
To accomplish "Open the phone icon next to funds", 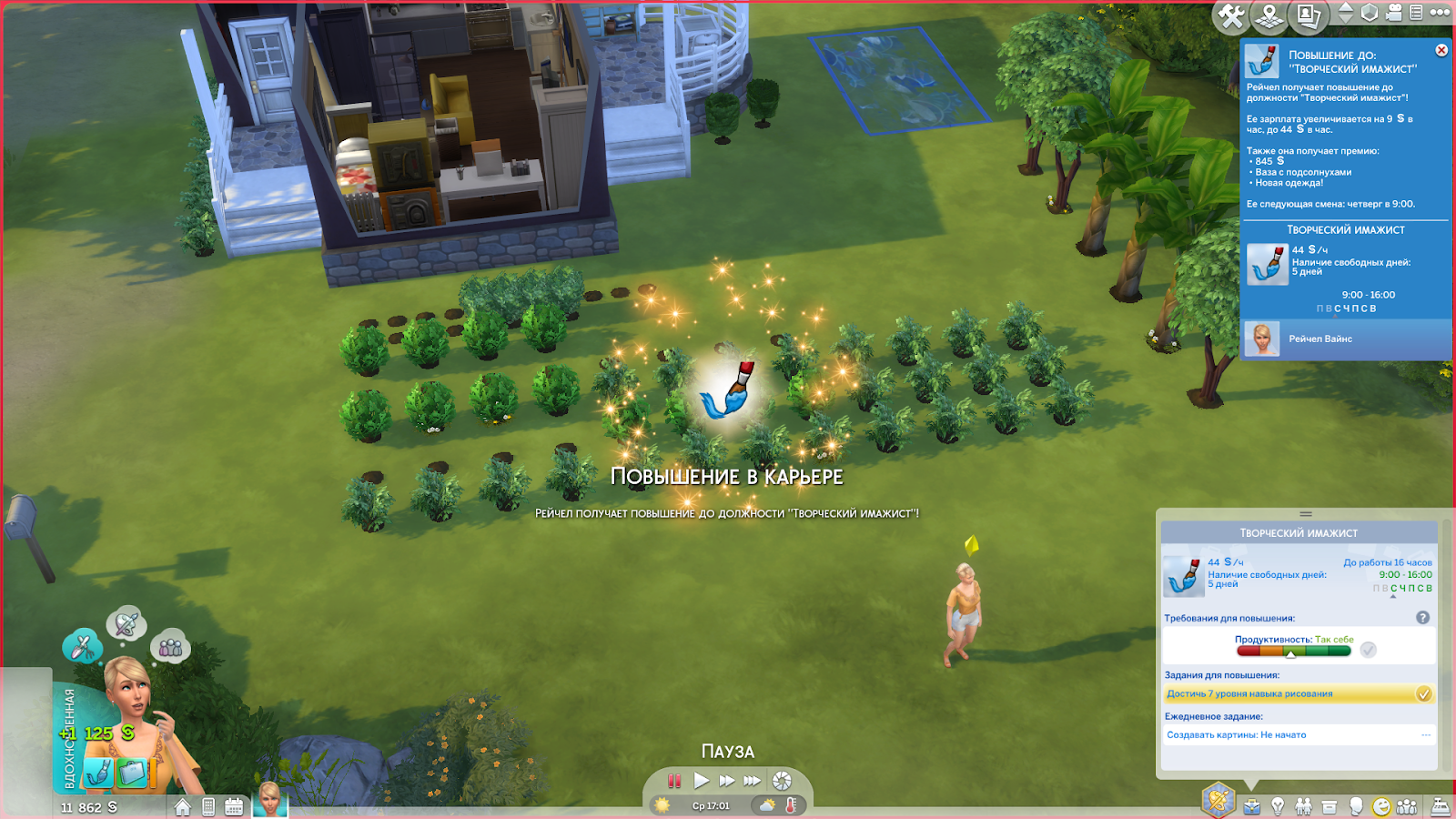I will click(208, 807).
